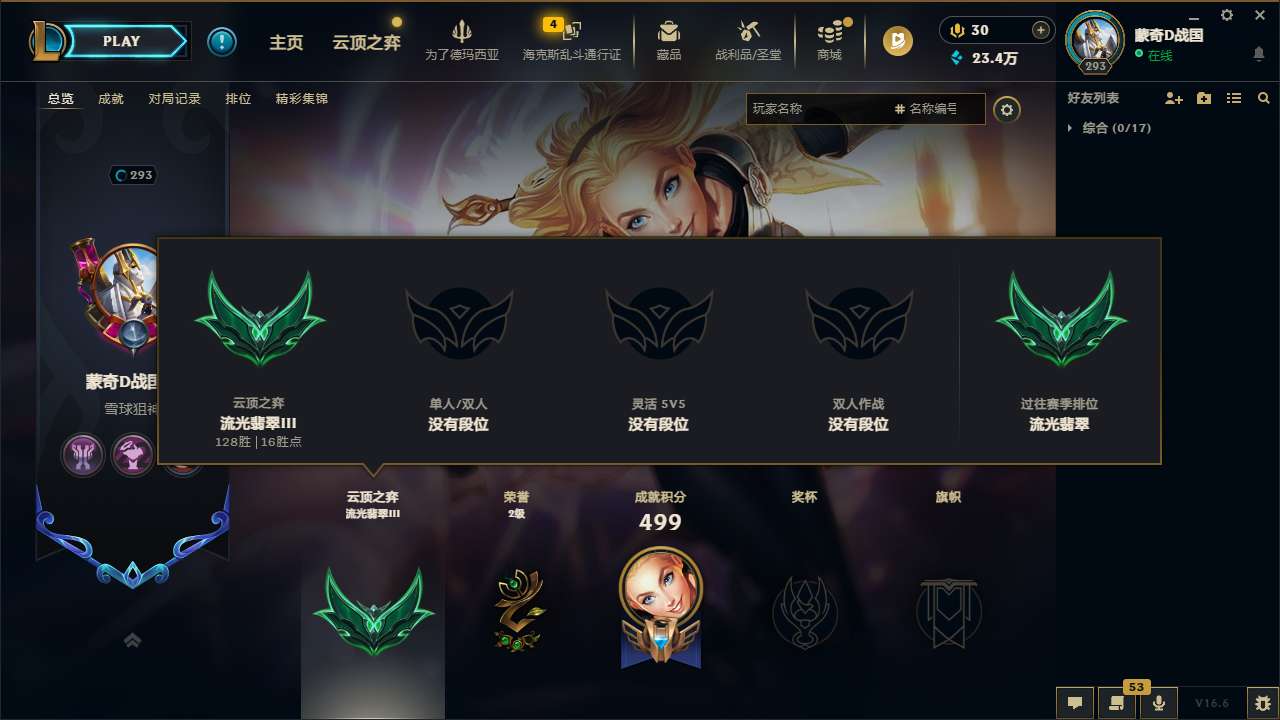The height and width of the screenshot is (720, 1280).
Task: Click the add friend icon
Action: 1172,98
